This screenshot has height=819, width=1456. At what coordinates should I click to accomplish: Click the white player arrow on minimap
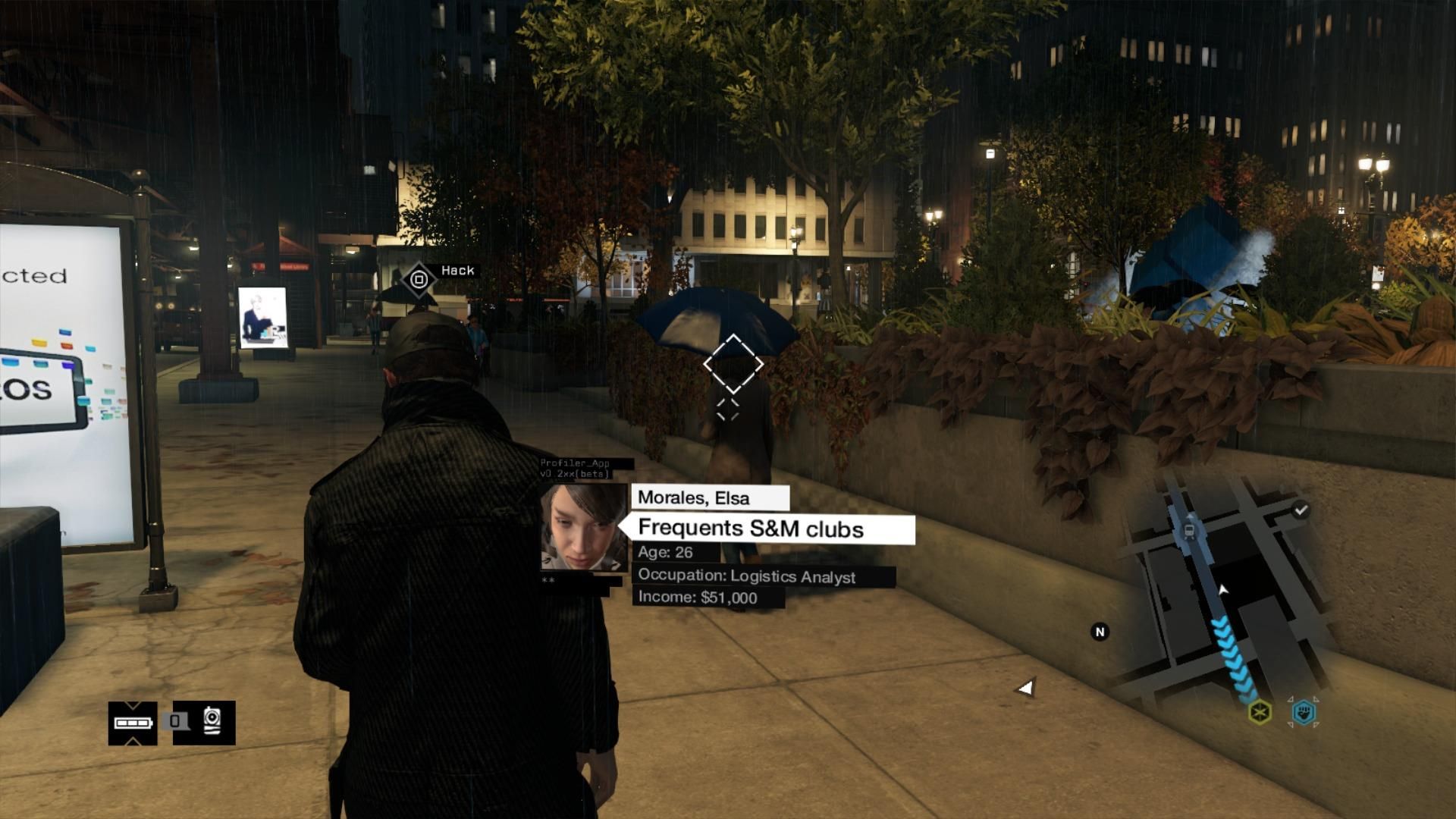[1222, 589]
